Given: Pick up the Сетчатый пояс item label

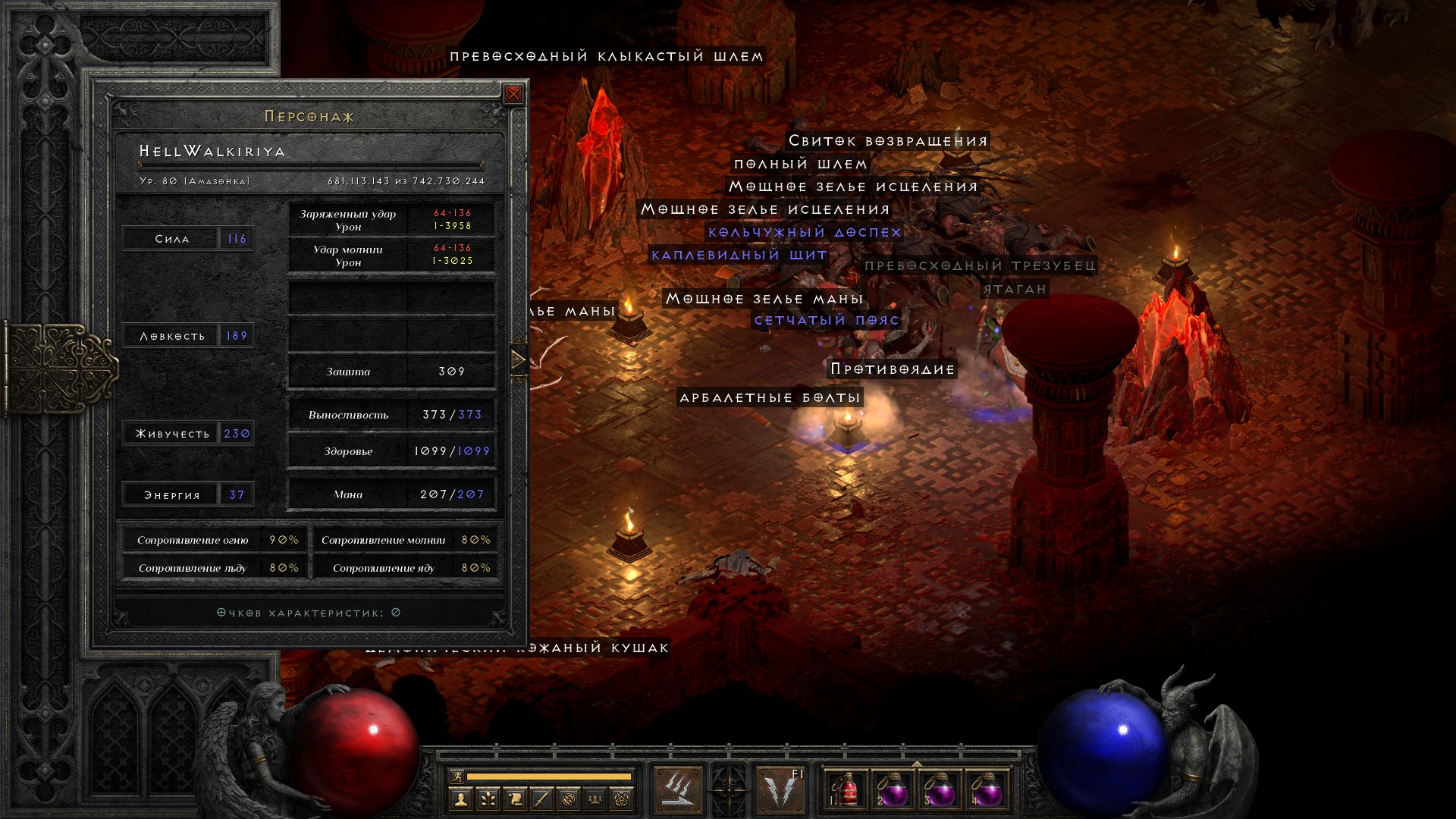Looking at the screenshot, I should coord(827,321).
